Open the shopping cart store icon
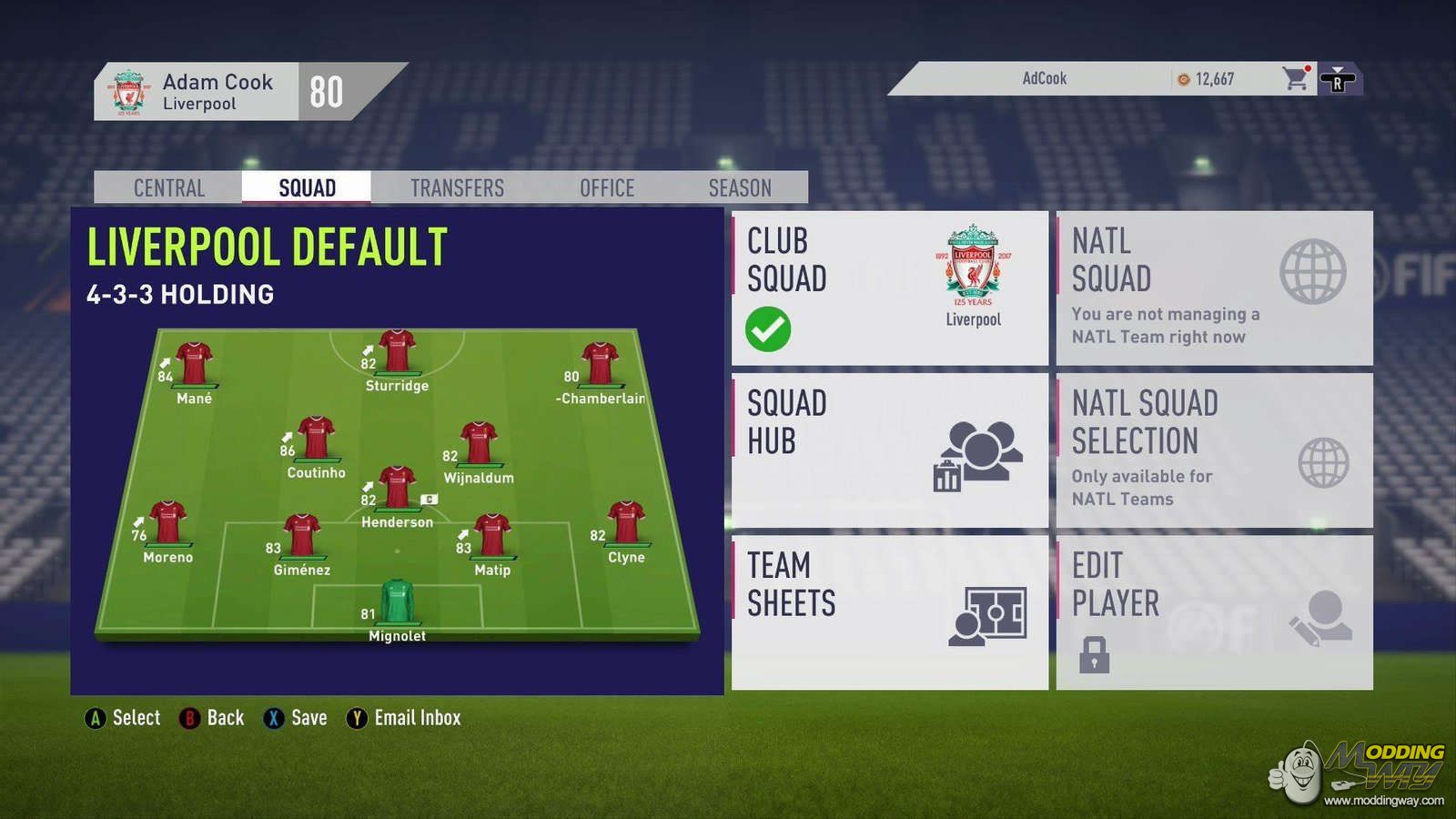This screenshot has height=819, width=1456. click(1295, 79)
